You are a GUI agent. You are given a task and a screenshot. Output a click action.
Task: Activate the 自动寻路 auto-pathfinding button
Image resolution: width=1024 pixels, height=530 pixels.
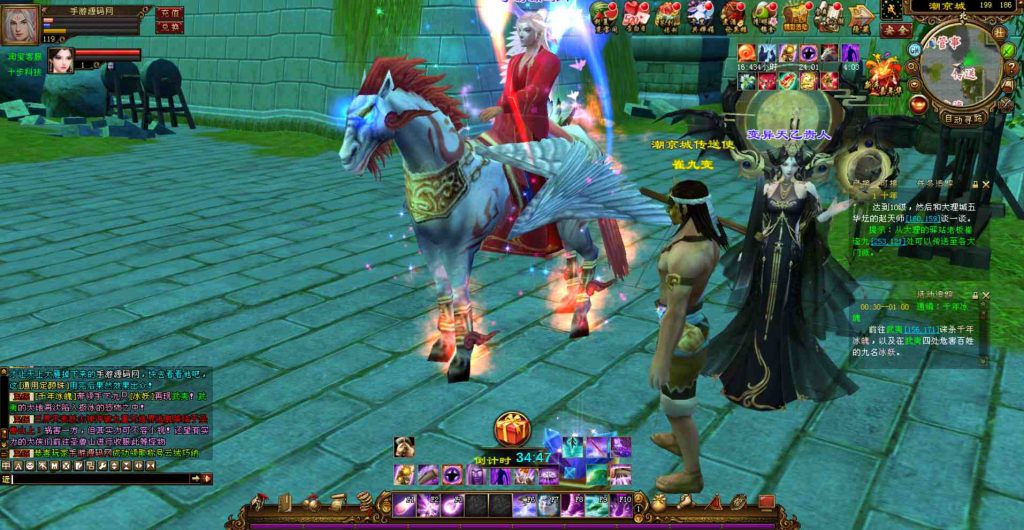[x=964, y=117]
